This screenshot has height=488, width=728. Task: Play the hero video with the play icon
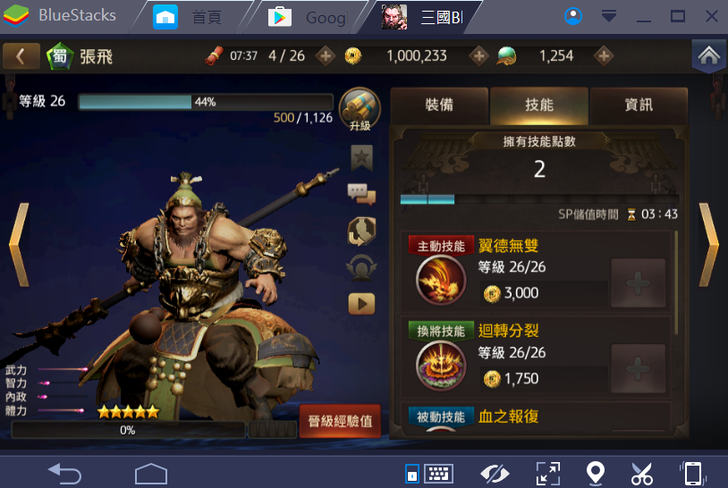[x=361, y=303]
